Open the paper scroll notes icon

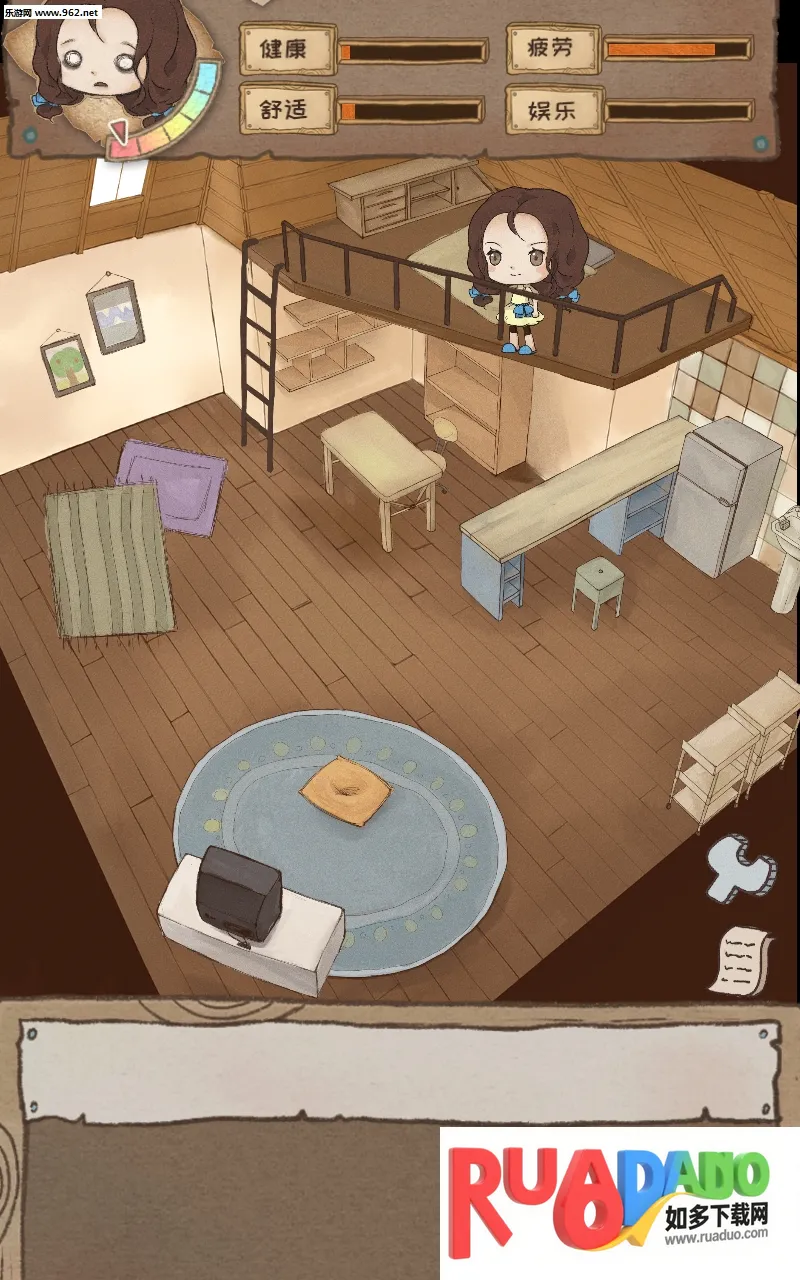pyautogui.click(x=745, y=958)
